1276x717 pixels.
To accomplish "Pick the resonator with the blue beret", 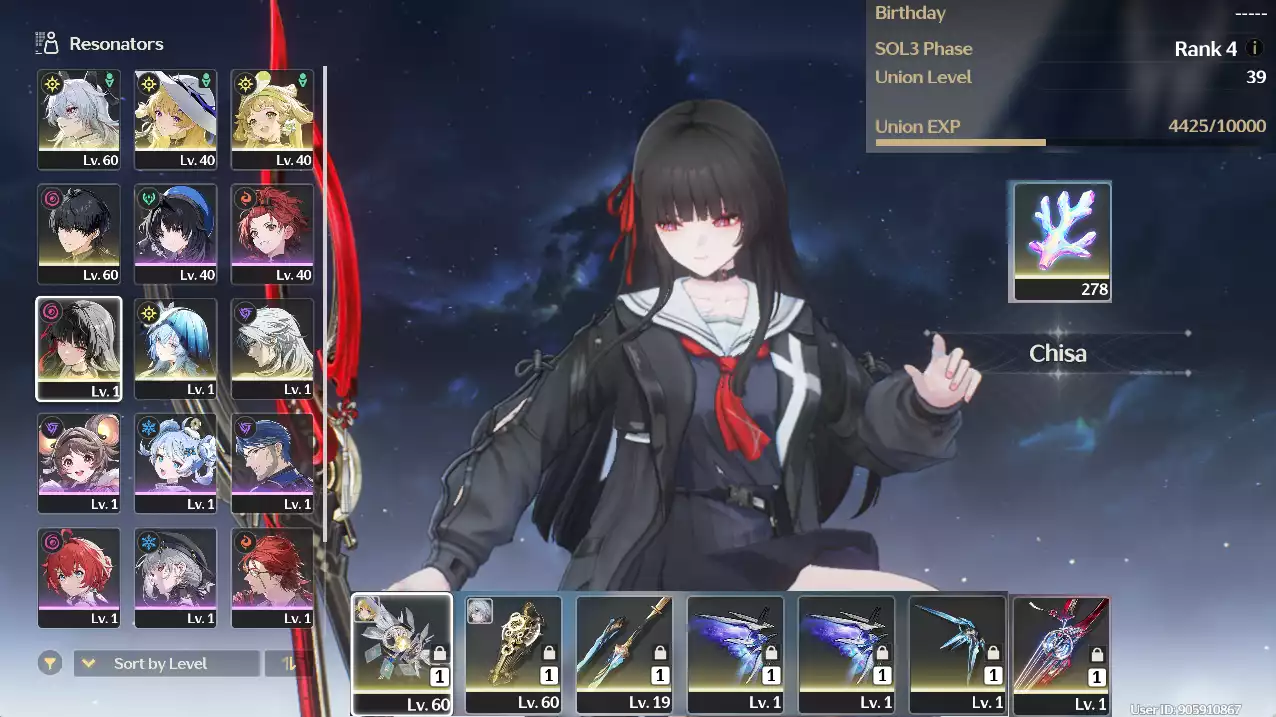I will click(175, 234).
